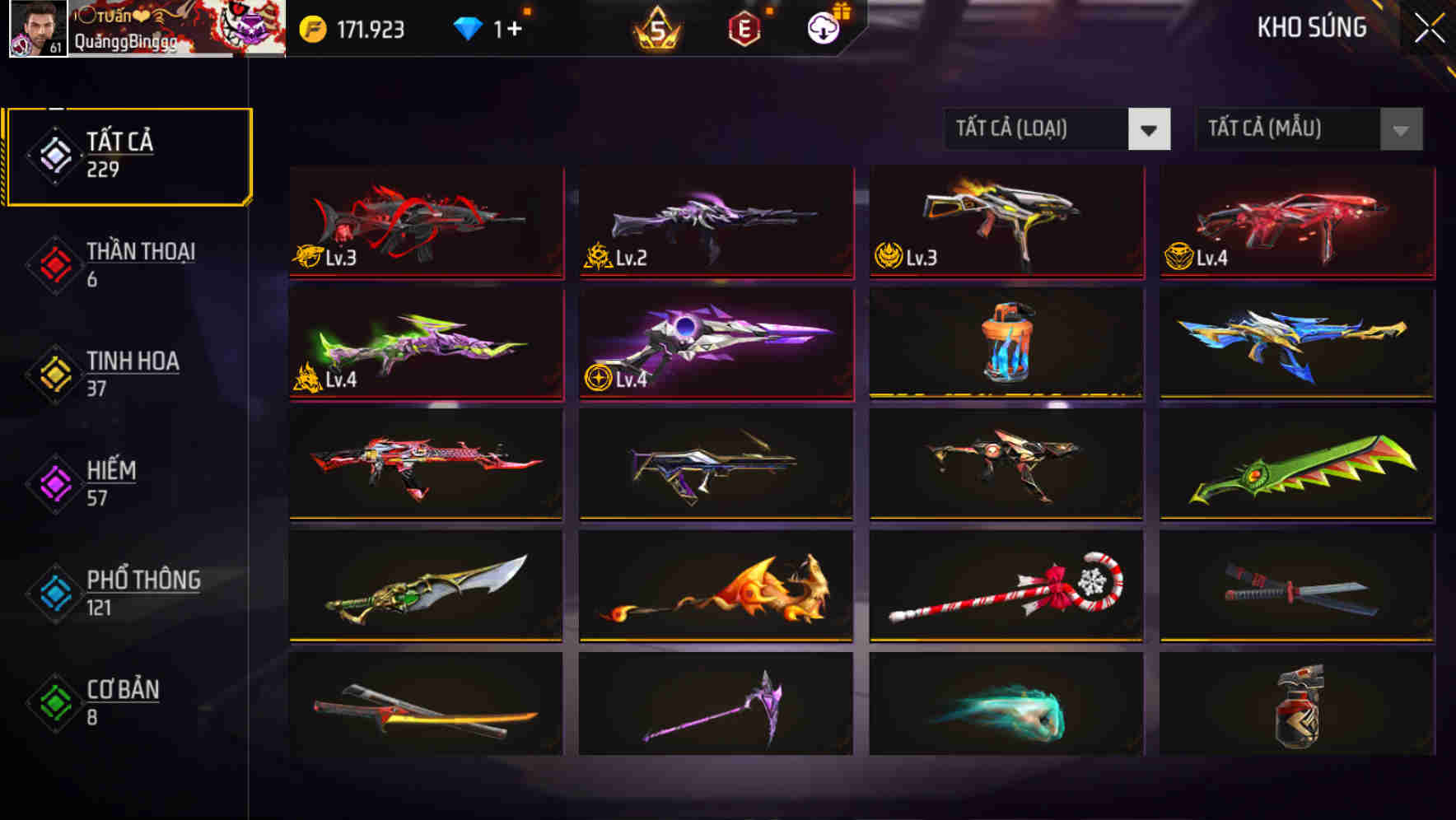Screen dimensions: 1456x820
Task: Select the green serrated sword thumbnail
Action: [x=1295, y=465]
